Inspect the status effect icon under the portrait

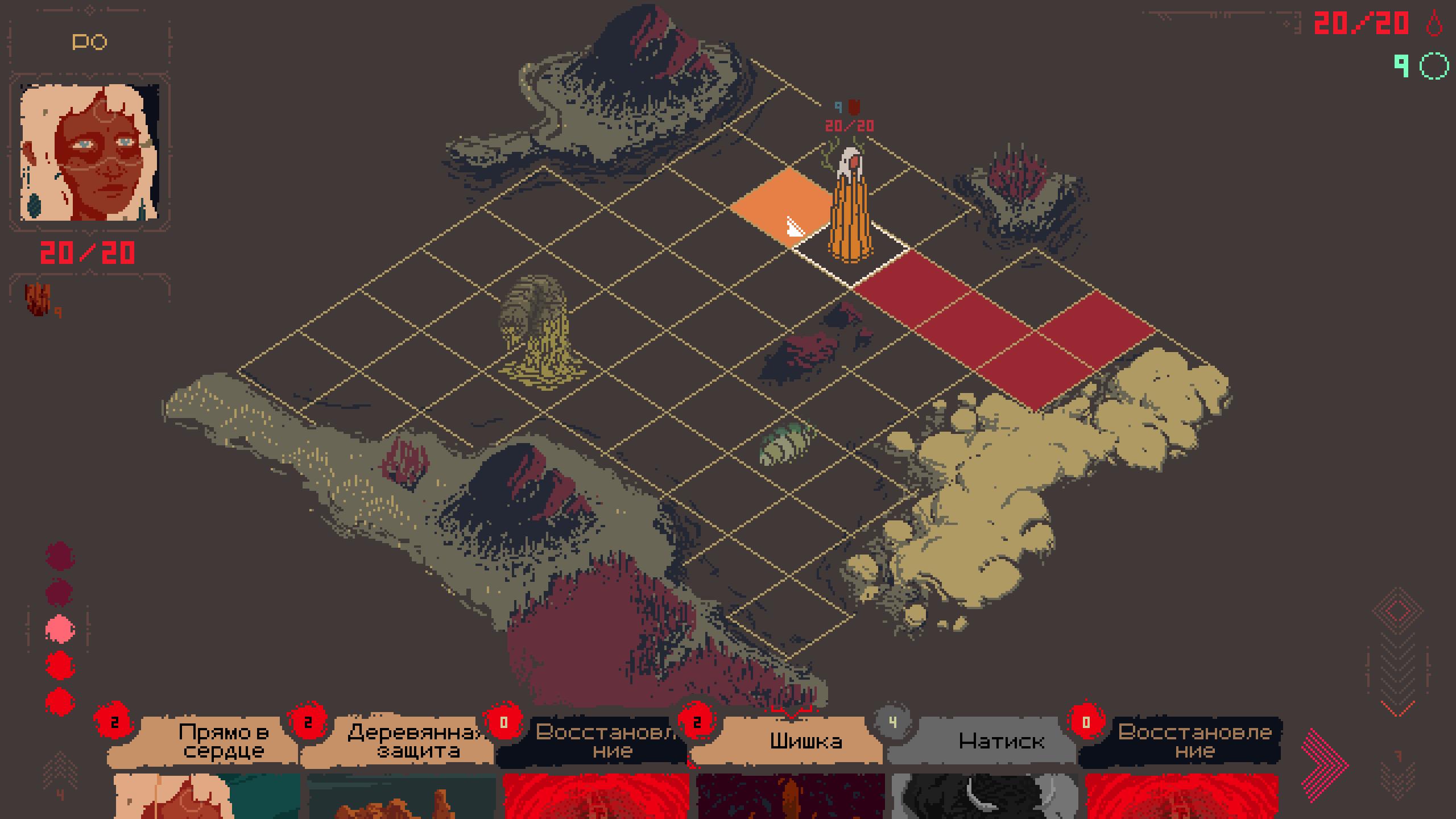point(39,299)
